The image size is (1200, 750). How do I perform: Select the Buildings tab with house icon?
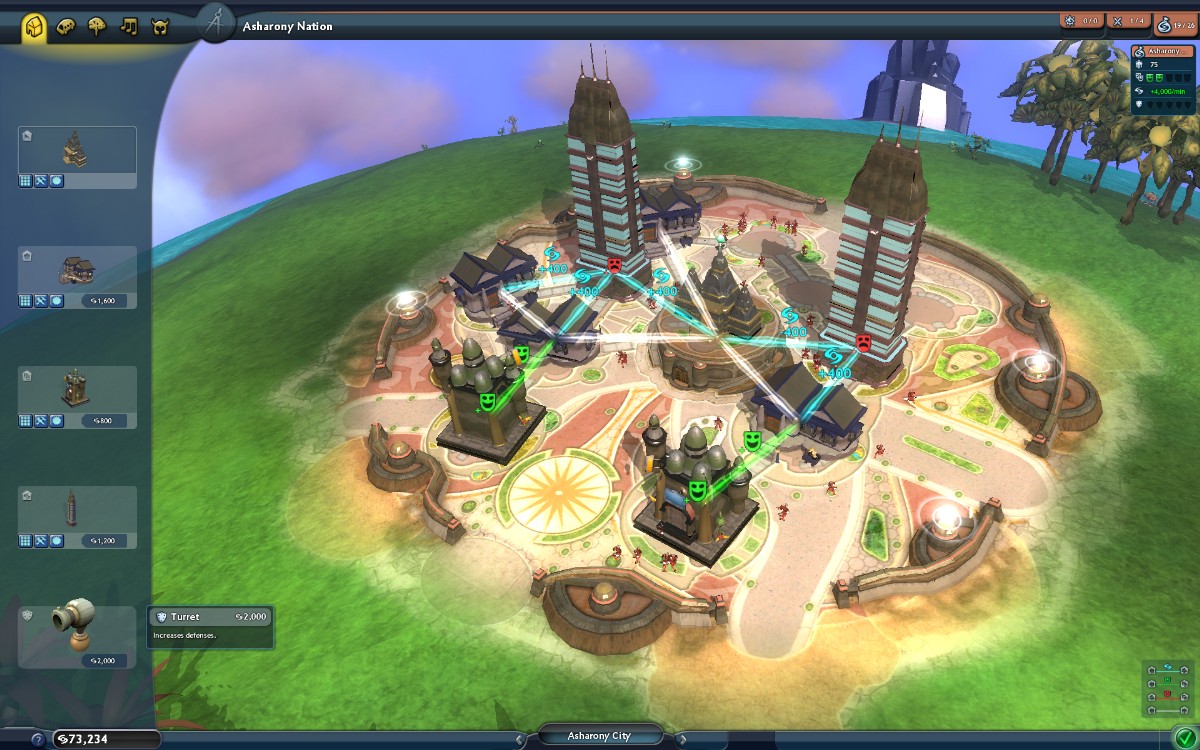(34, 27)
